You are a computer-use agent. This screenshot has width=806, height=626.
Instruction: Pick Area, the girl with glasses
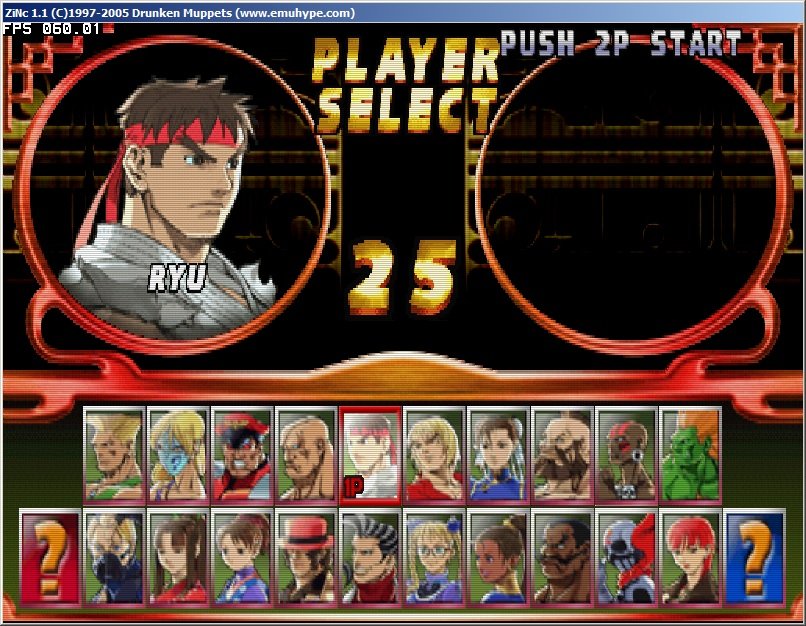pyautogui.click(x=434, y=557)
